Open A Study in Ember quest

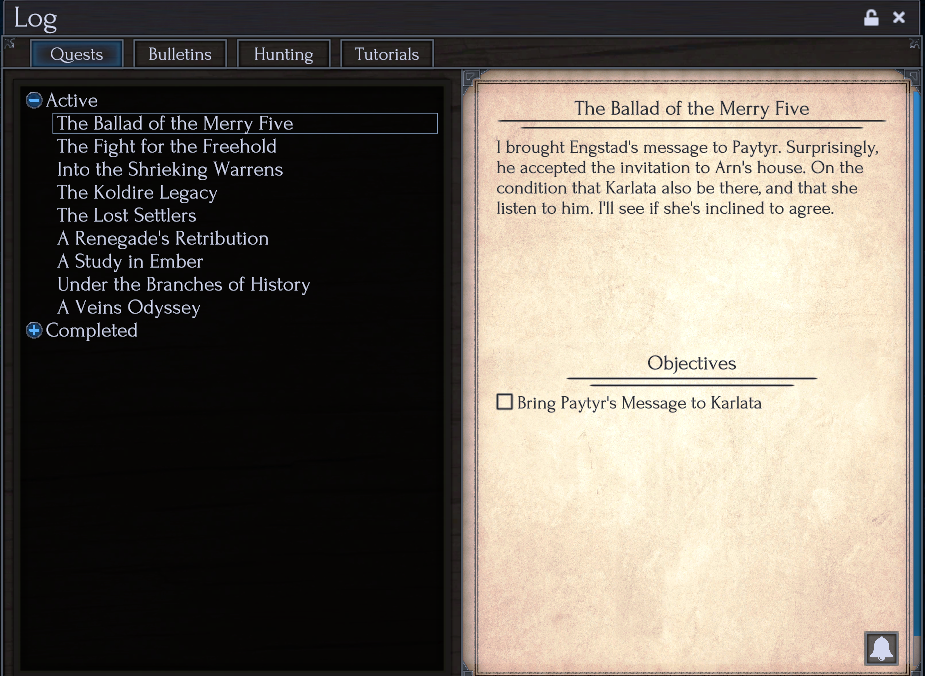130,262
